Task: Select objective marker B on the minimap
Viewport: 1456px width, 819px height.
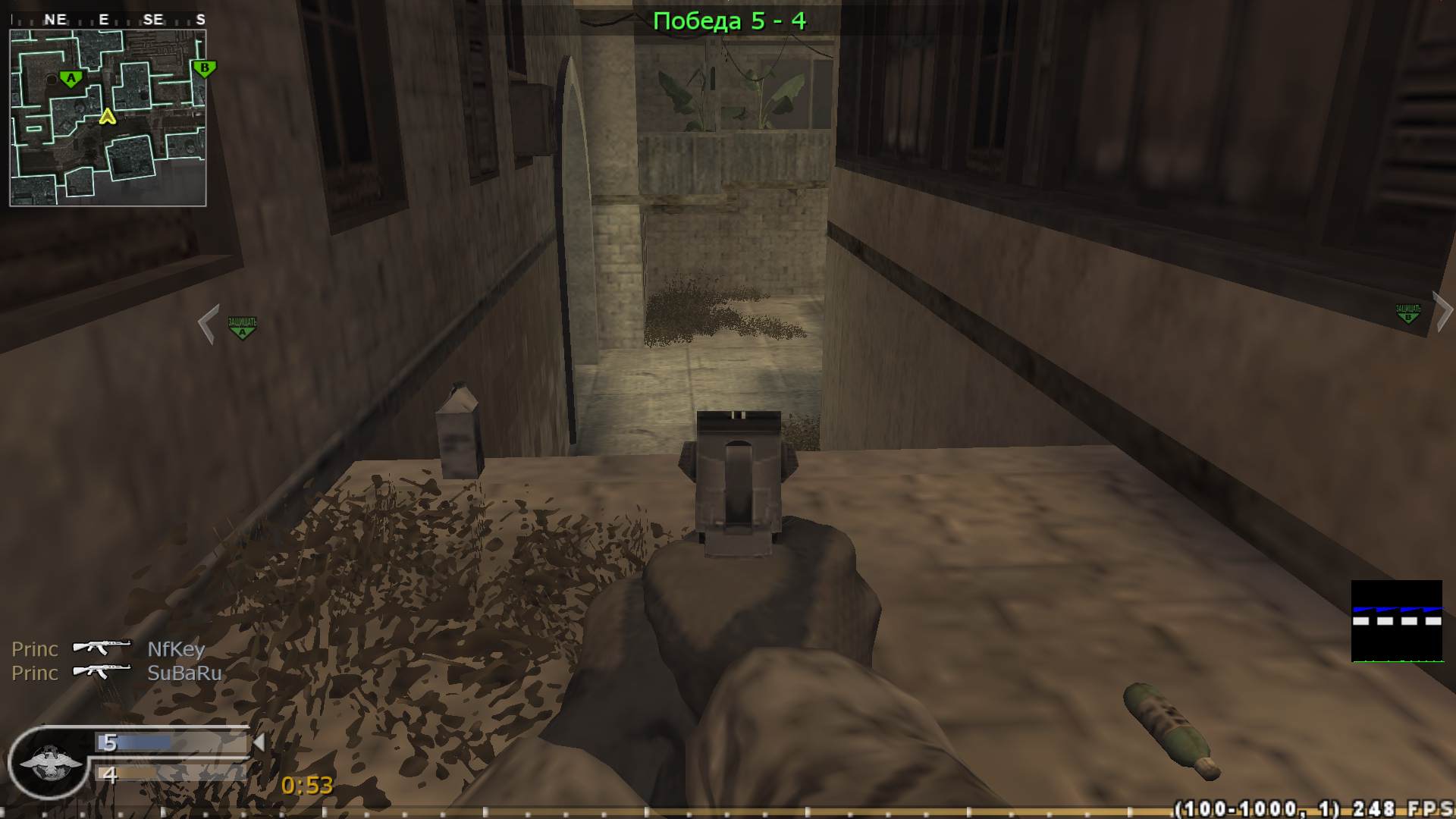Action: click(203, 67)
